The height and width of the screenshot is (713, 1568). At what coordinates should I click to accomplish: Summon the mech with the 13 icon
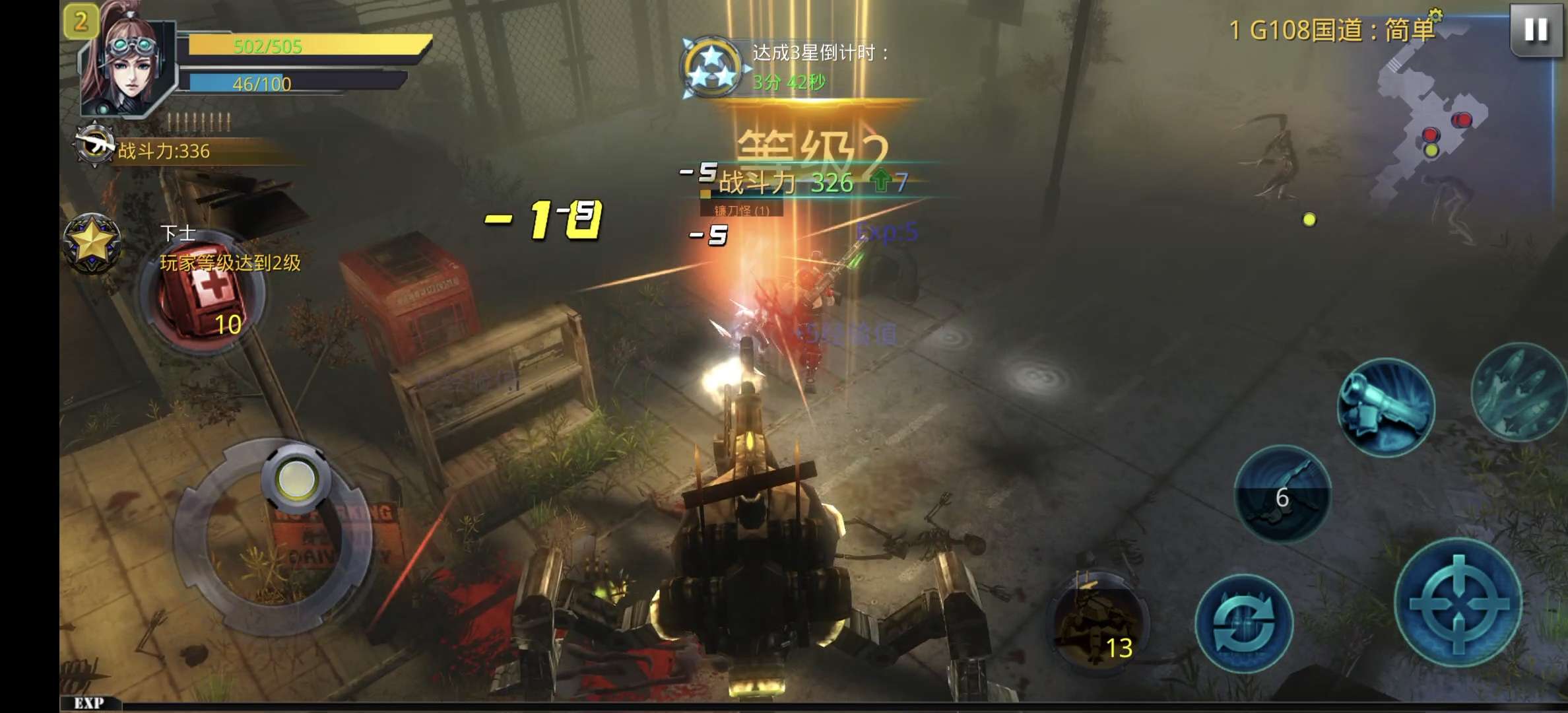pyautogui.click(x=1099, y=619)
